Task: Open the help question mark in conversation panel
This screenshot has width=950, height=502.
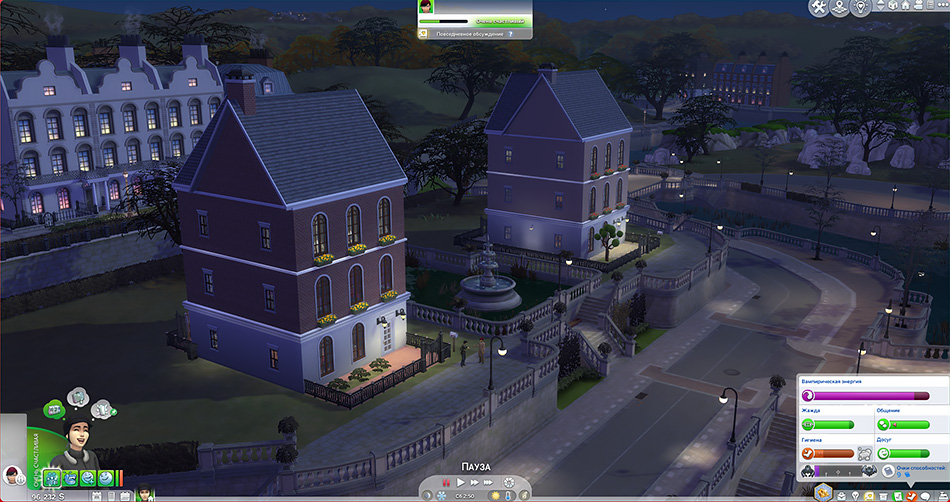Action: tap(510, 34)
